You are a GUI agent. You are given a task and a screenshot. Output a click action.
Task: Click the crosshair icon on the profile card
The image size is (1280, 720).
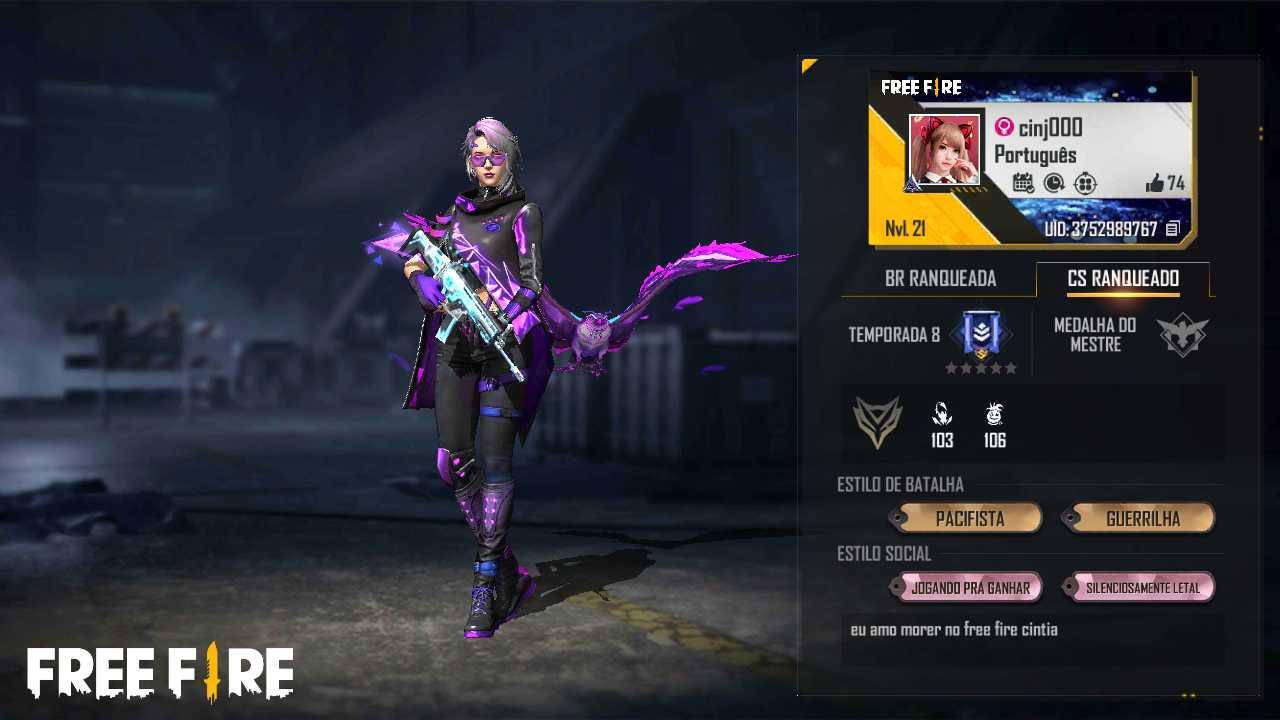click(1085, 183)
